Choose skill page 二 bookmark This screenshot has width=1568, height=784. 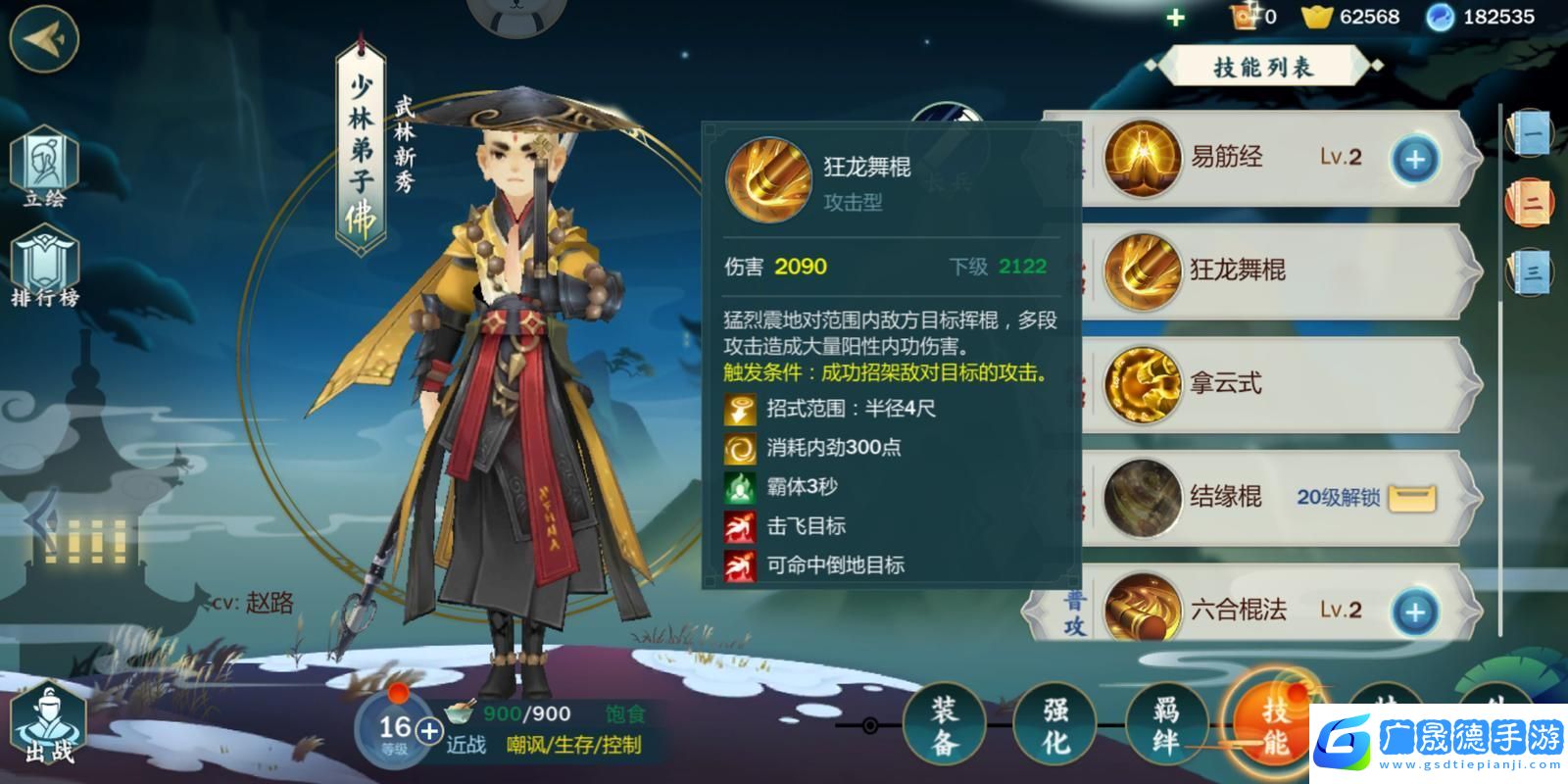coord(1530,203)
